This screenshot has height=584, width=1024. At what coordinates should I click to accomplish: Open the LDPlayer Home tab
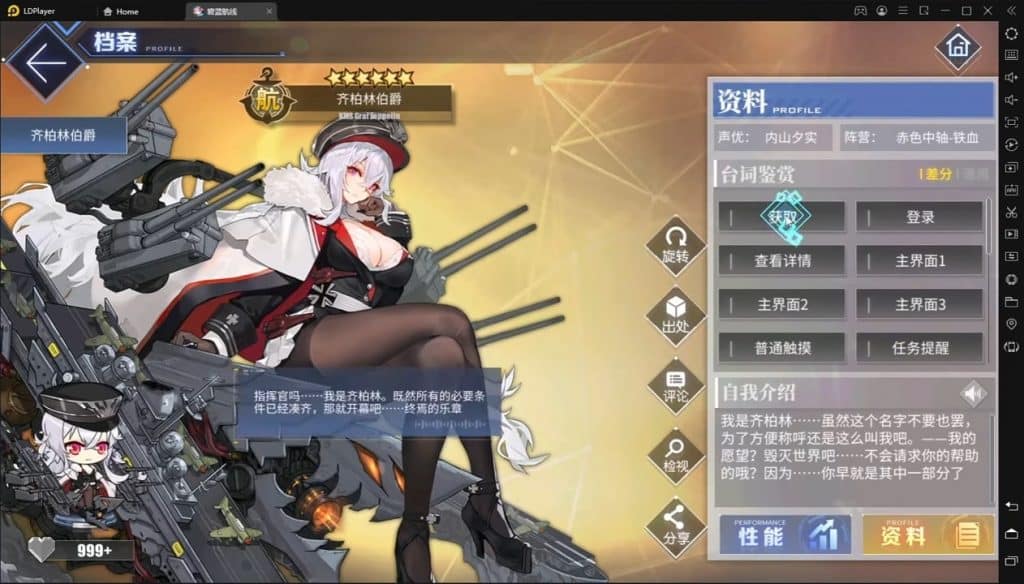pyautogui.click(x=120, y=10)
